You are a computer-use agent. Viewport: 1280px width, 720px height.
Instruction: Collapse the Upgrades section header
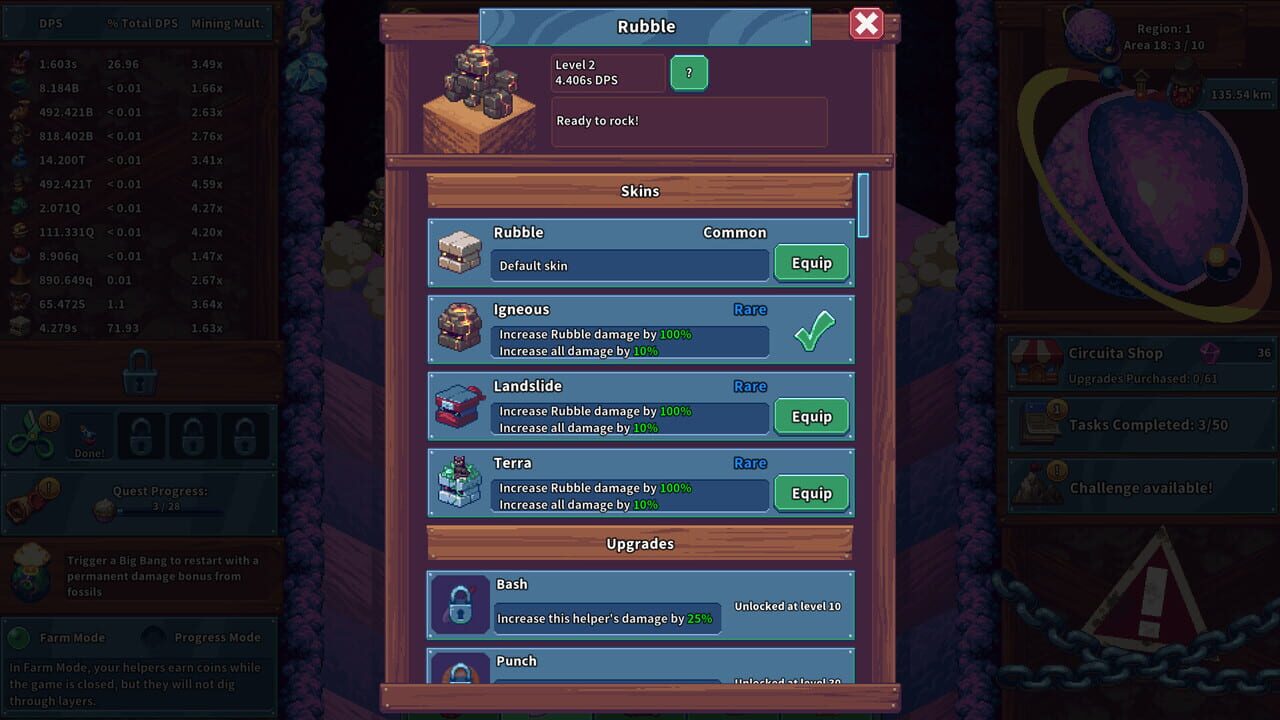point(640,543)
